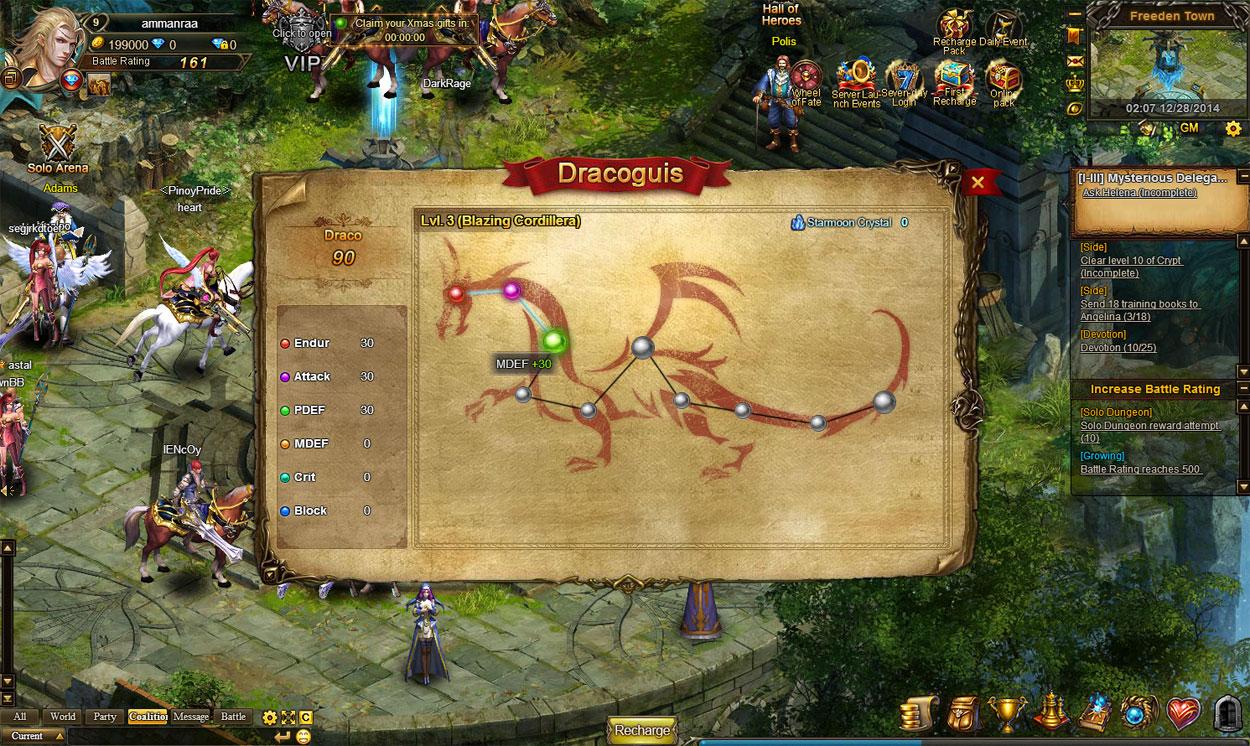
Task: Open the gold trophy icon
Action: point(1006,714)
